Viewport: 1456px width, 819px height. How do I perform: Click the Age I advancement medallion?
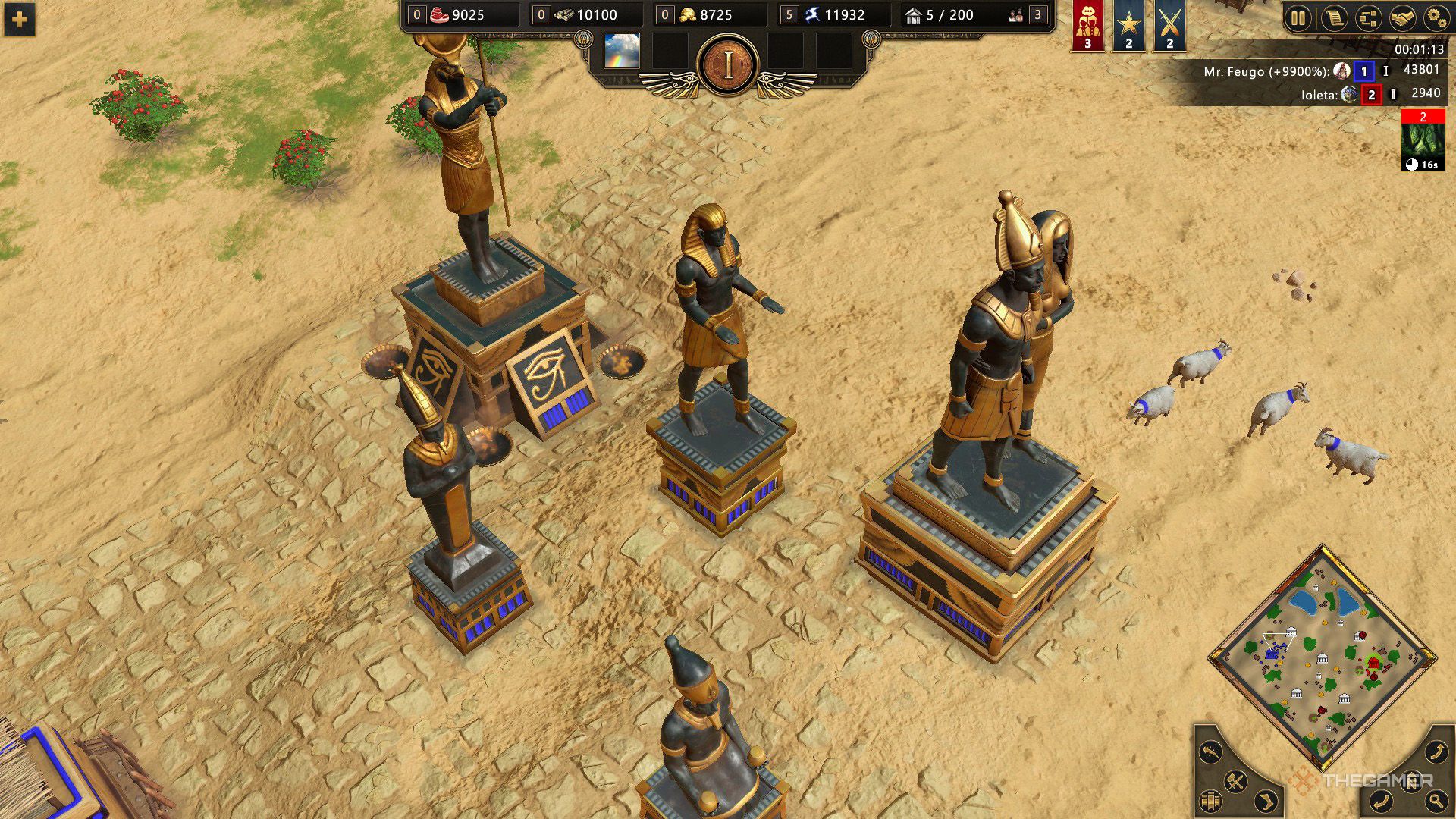tap(728, 66)
